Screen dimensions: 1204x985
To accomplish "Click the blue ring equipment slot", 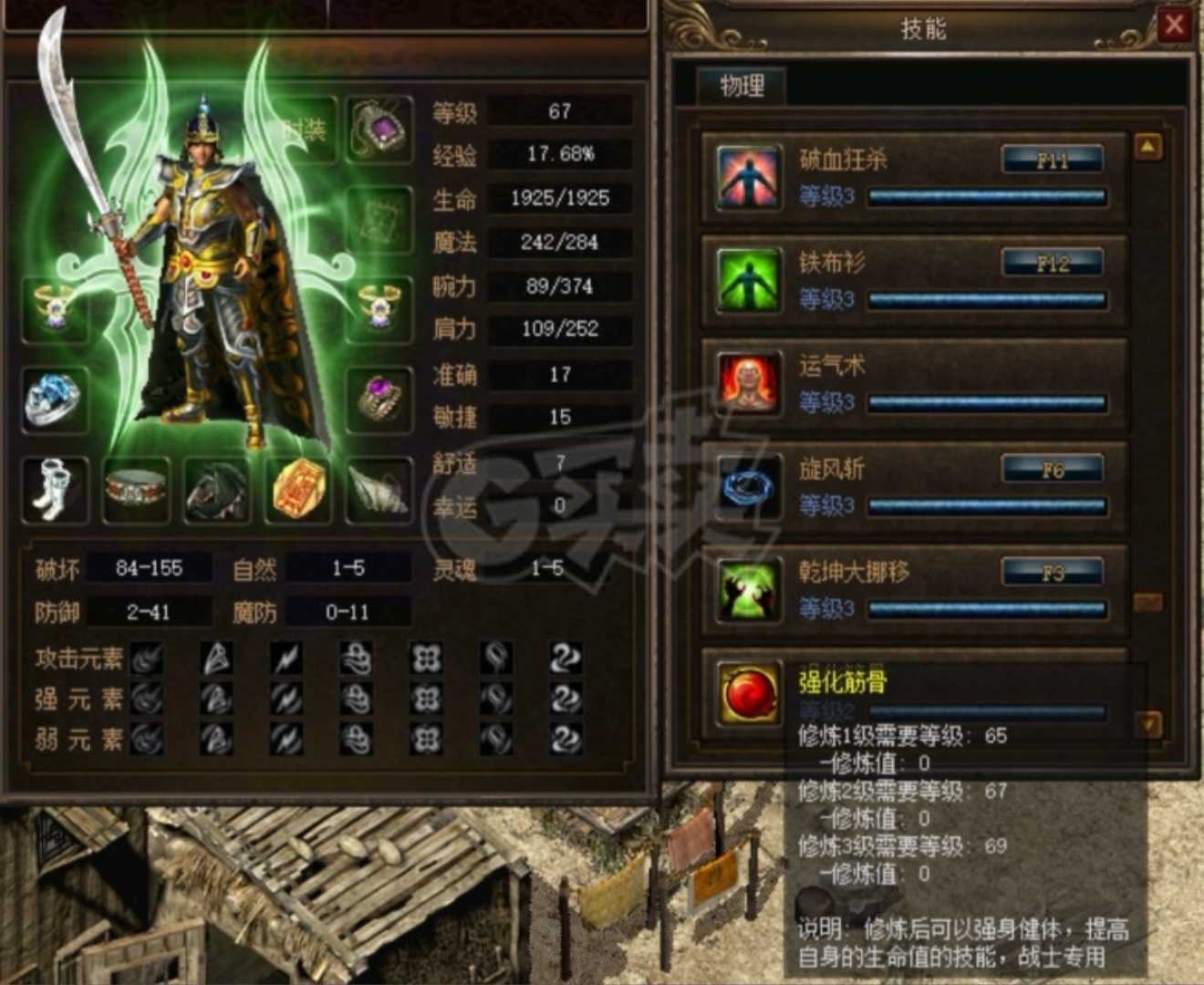I will tap(55, 401).
